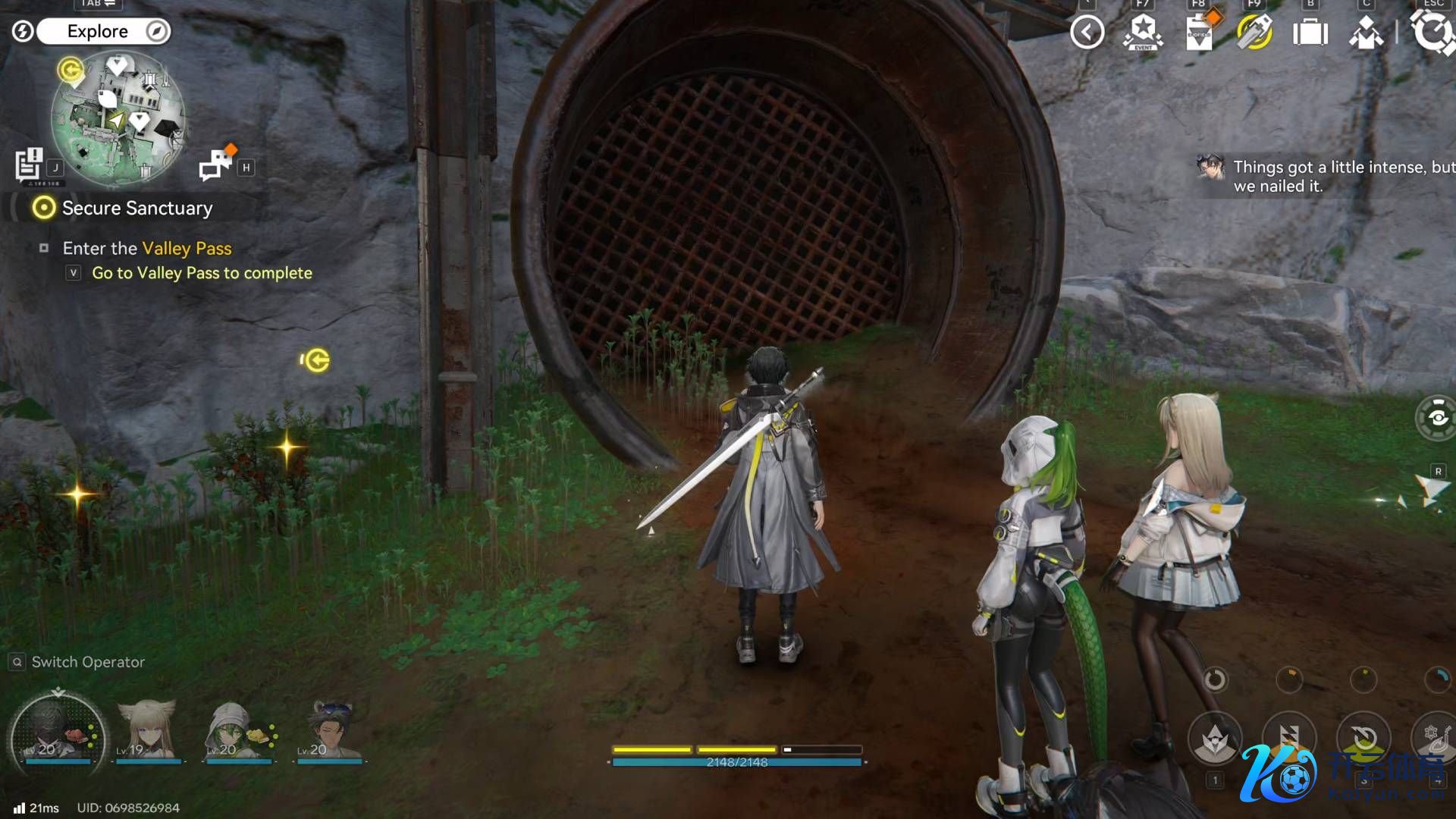The height and width of the screenshot is (819, 1456).
Task: Switch to the Lv.19 blonde fox-eared operator
Action: [x=147, y=730]
